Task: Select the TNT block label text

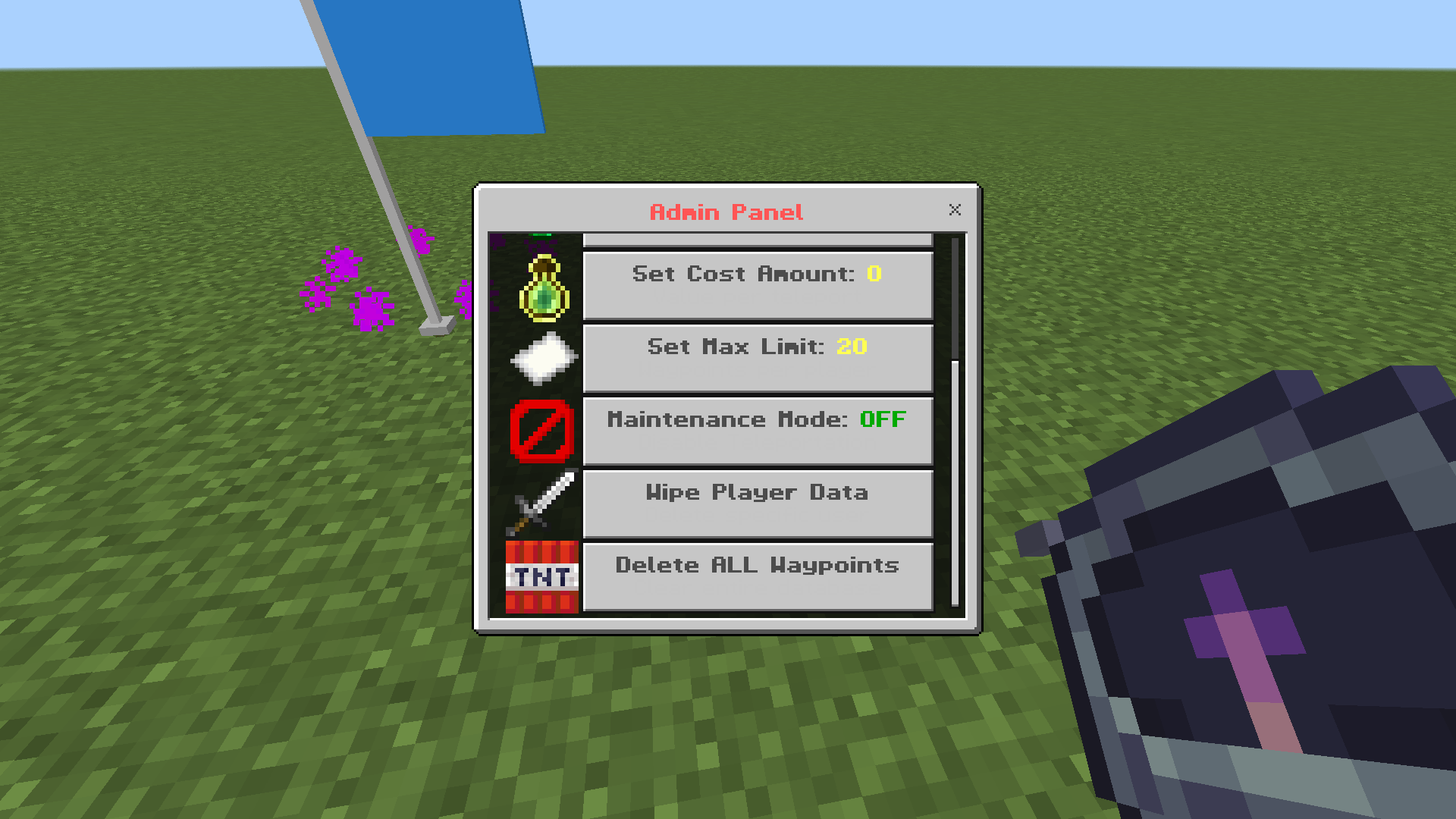Action: [x=541, y=578]
